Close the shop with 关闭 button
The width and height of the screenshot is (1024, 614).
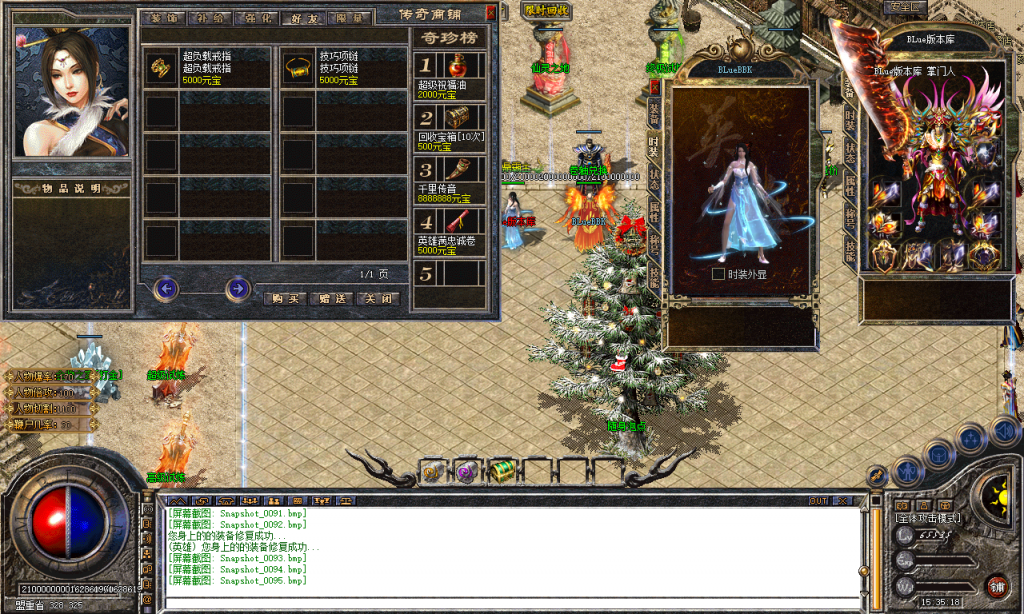380,298
